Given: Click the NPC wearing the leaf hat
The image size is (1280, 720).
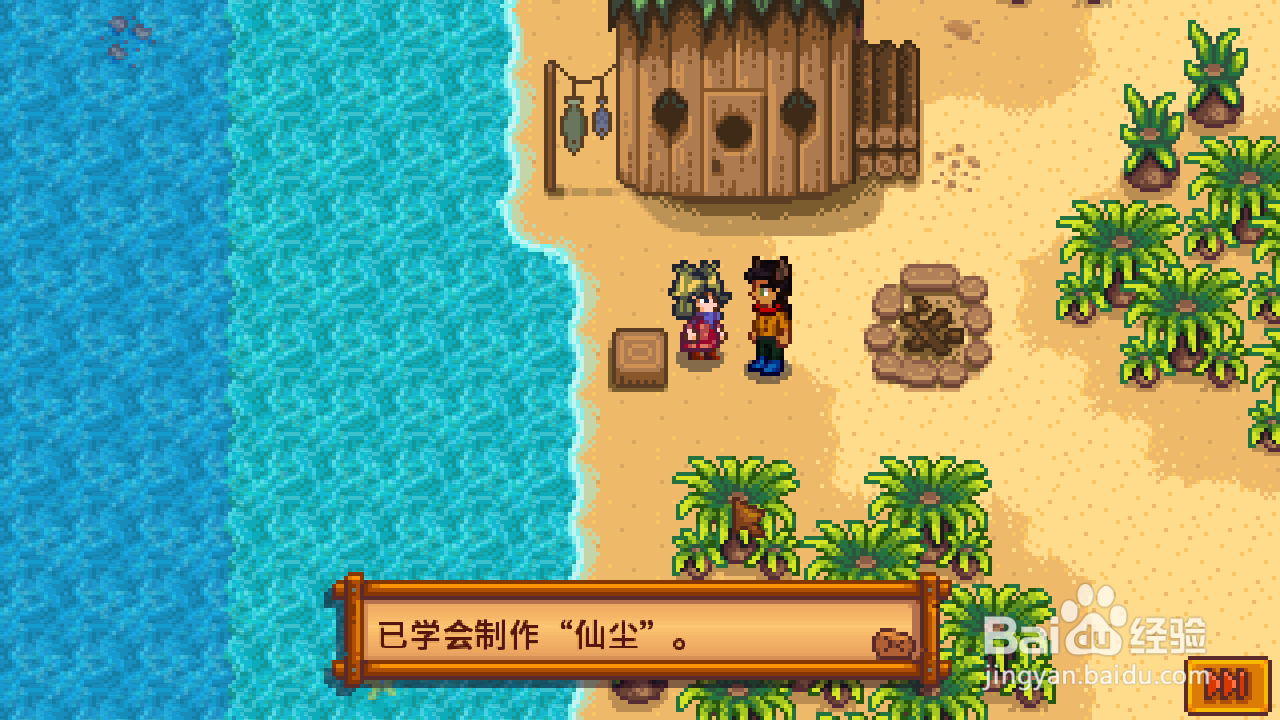Looking at the screenshot, I should pos(700,310).
